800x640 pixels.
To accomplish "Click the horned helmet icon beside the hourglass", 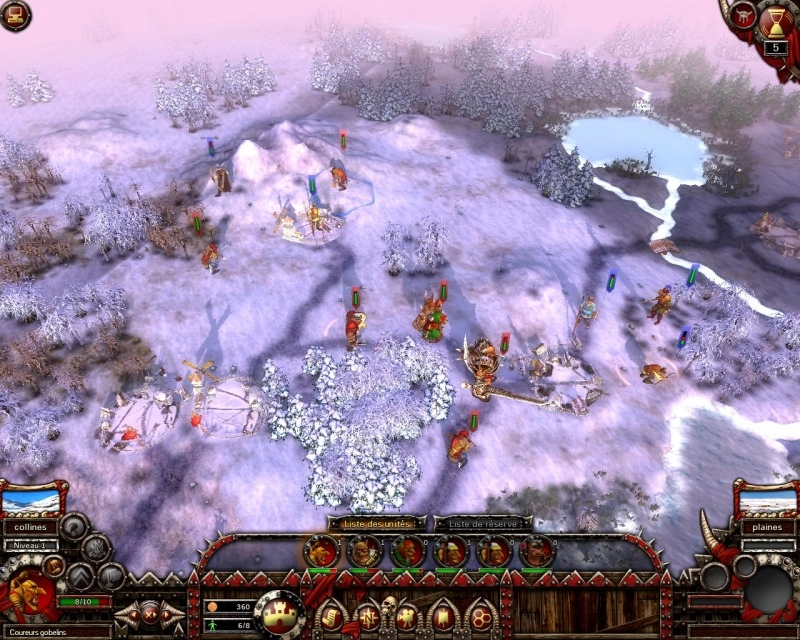I will click(x=744, y=14).
